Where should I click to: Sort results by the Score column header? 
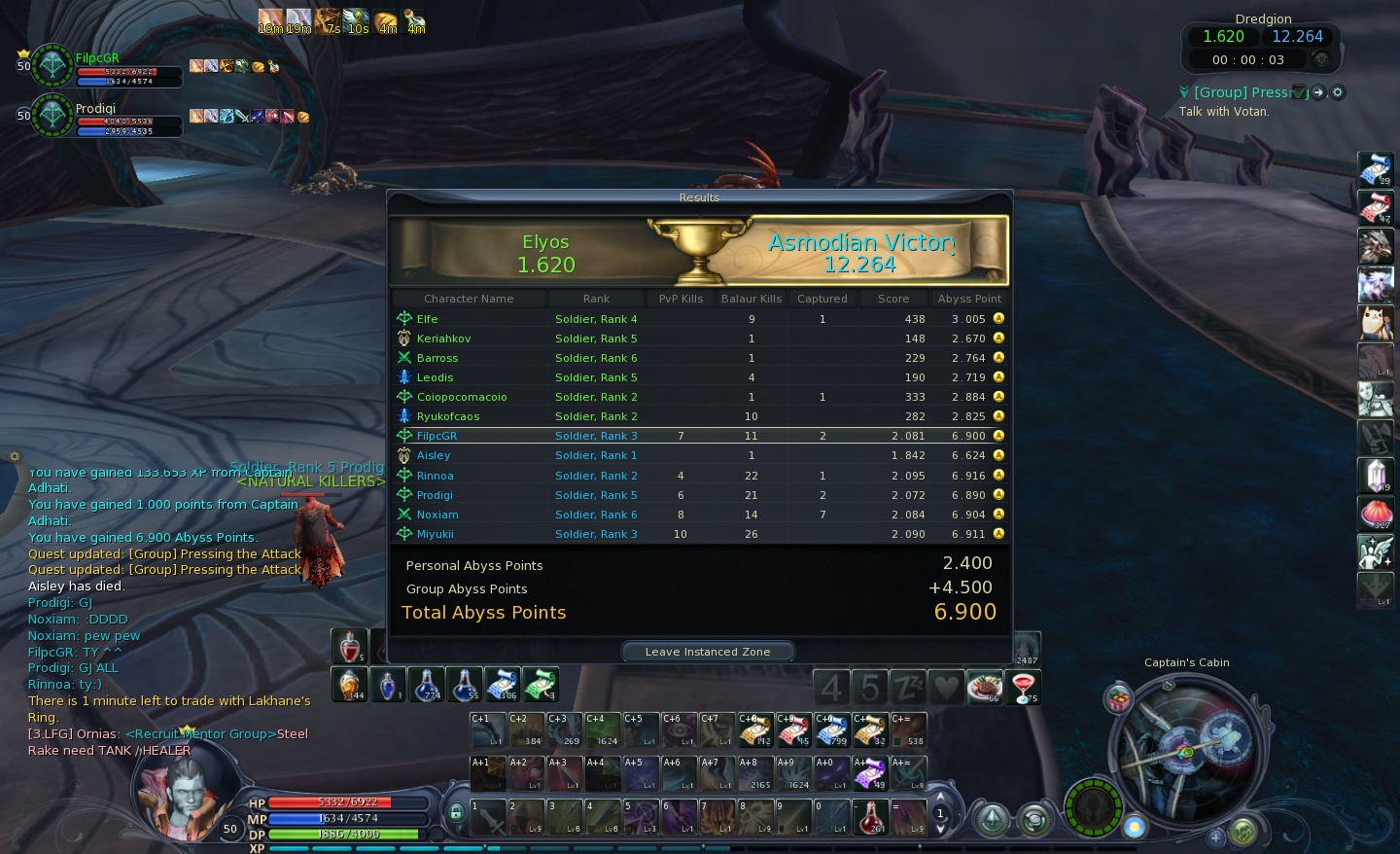click(x=892, y=299)
